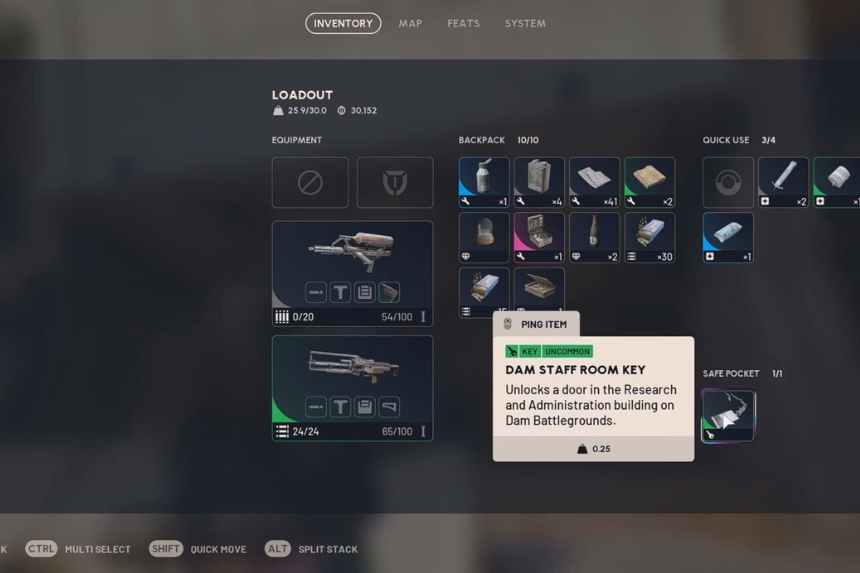Select the glass dome trinket slot
This screenshot has height=573, width=860.
(x=484, y=237)
